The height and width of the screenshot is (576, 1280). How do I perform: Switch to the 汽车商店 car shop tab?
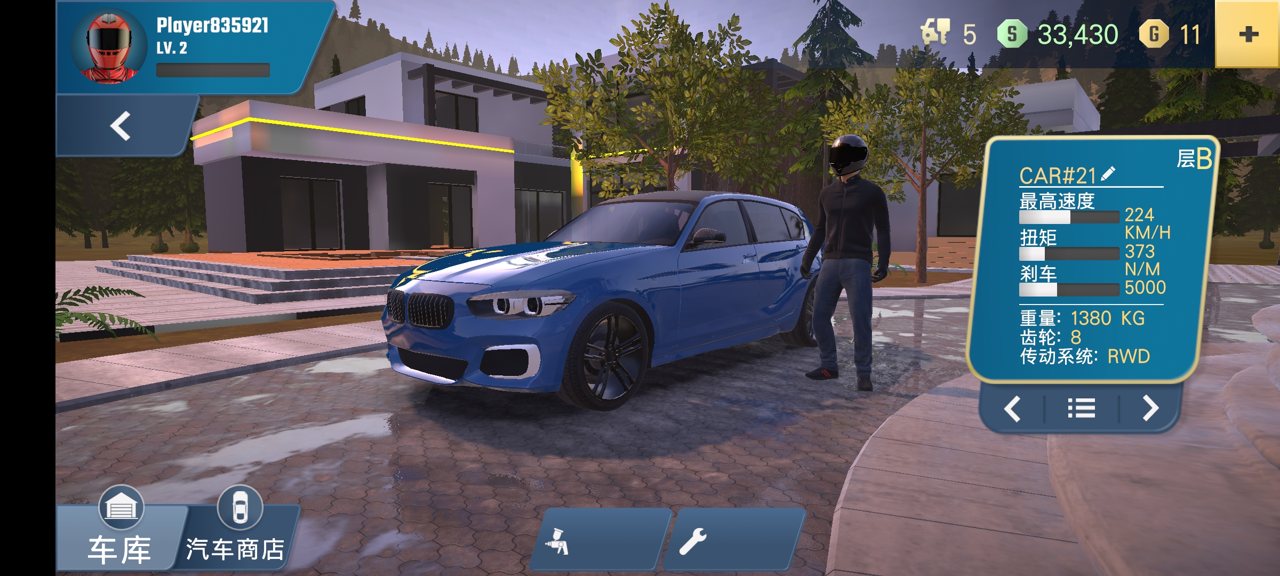(237, 535)
